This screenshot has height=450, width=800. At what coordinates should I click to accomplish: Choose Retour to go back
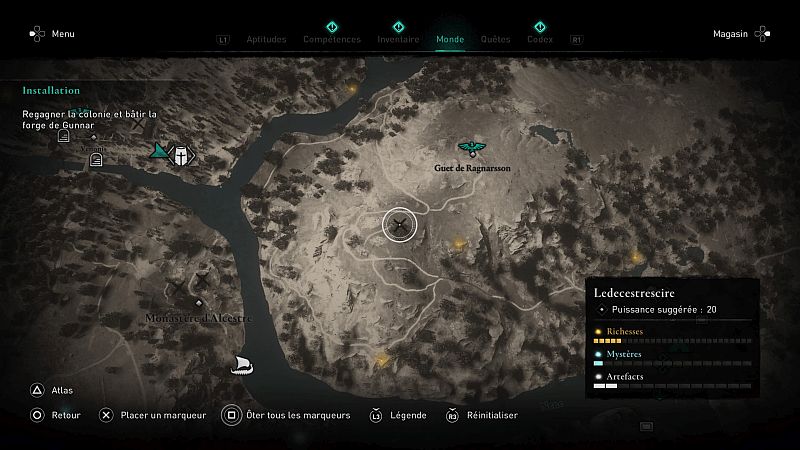point(55,415)
